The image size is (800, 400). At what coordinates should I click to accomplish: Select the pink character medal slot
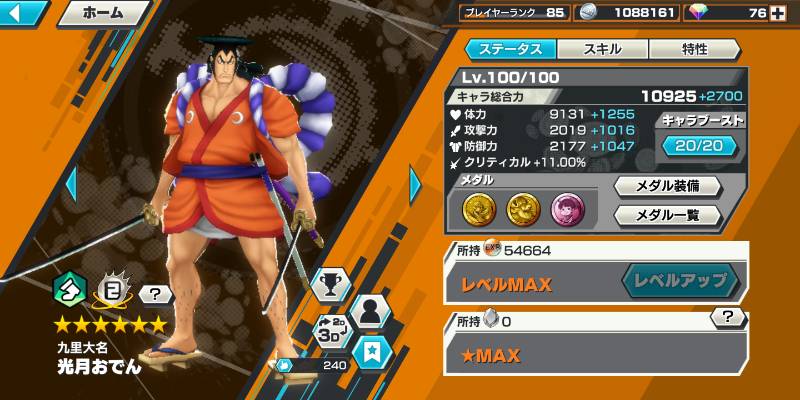pos(566,208)
